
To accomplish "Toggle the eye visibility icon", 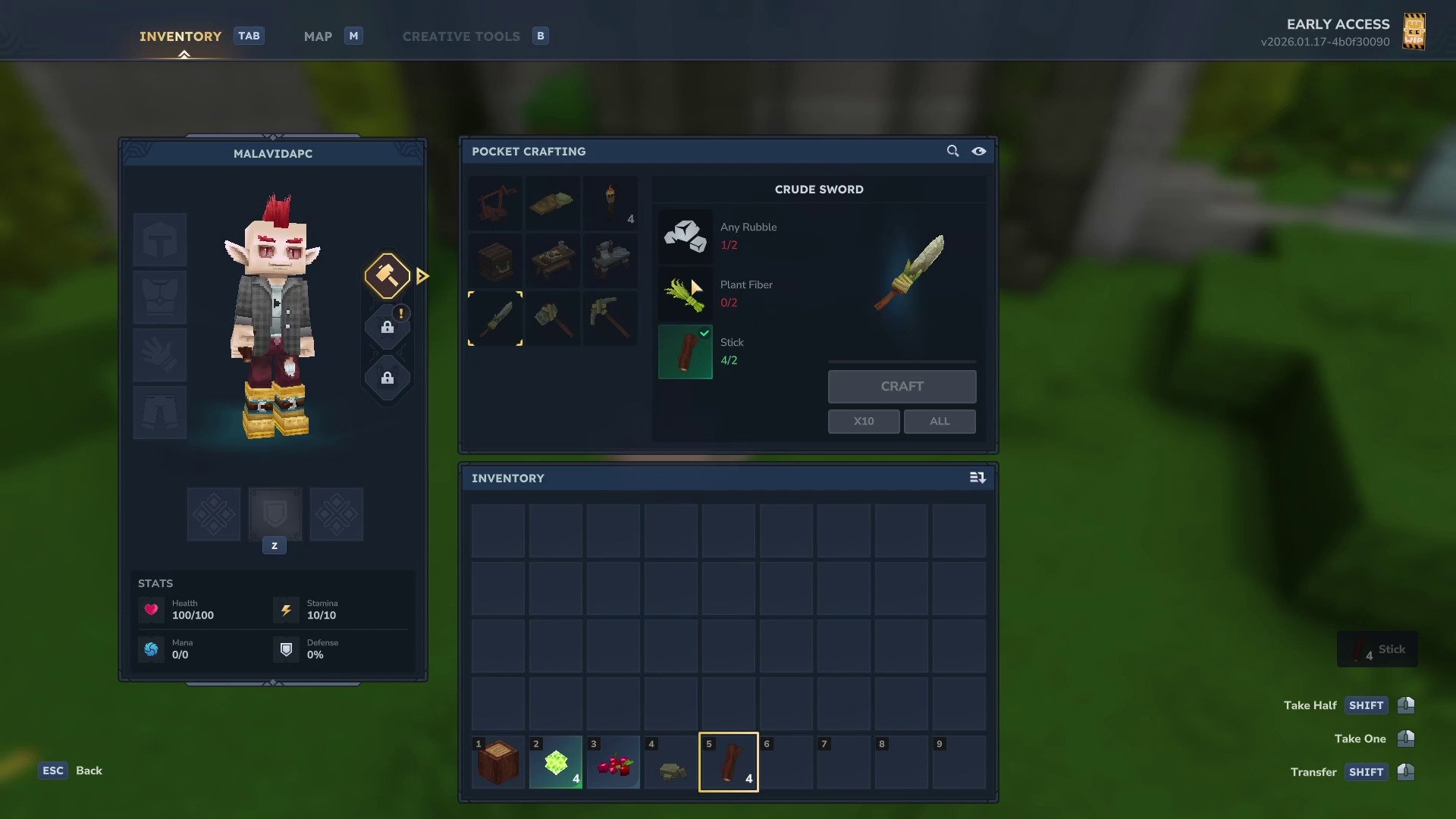I will 979,151.
